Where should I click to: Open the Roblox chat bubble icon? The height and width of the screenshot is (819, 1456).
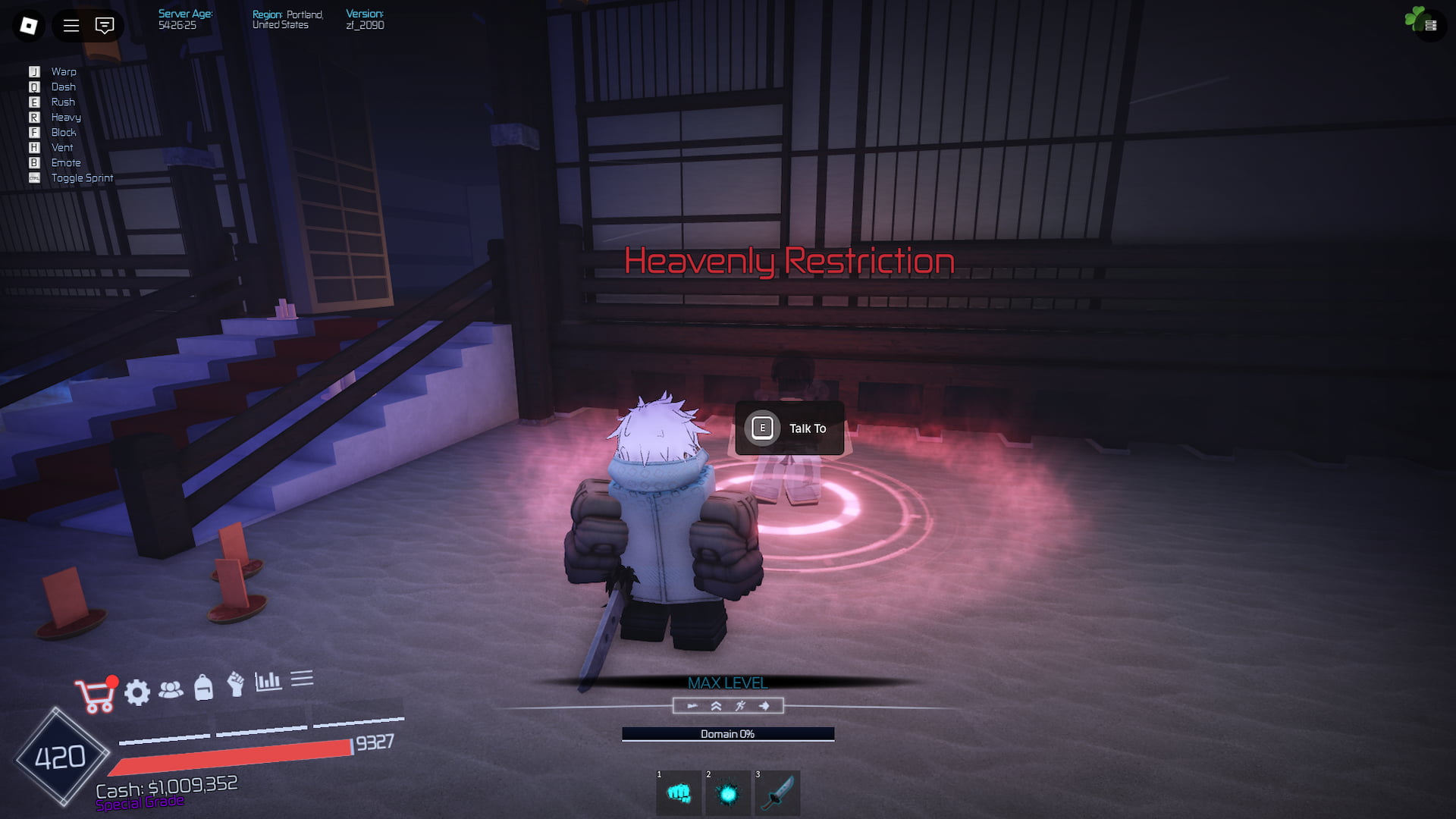[x=104, y=25]
